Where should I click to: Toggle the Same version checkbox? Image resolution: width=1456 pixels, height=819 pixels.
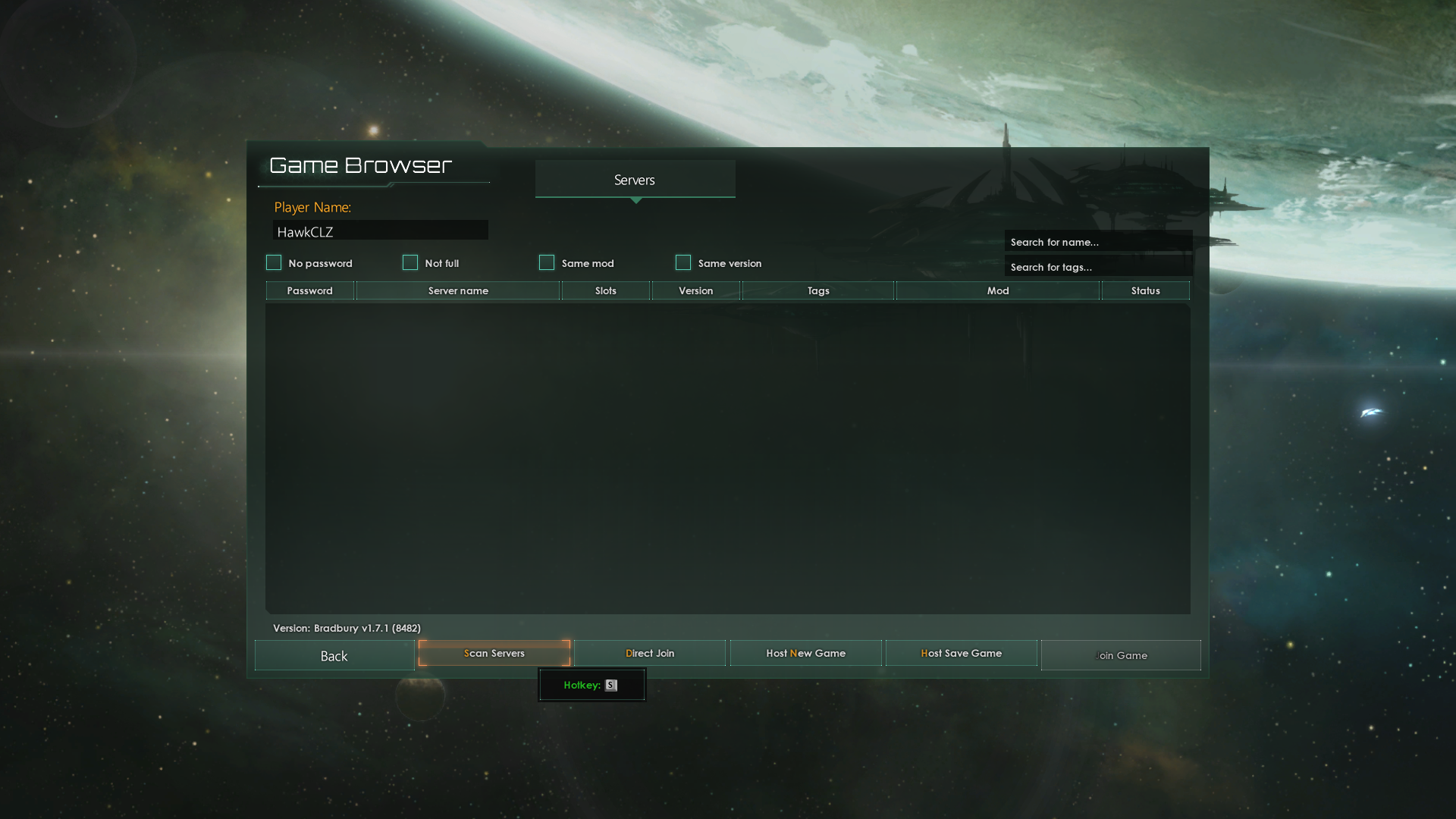click(683, 262)
